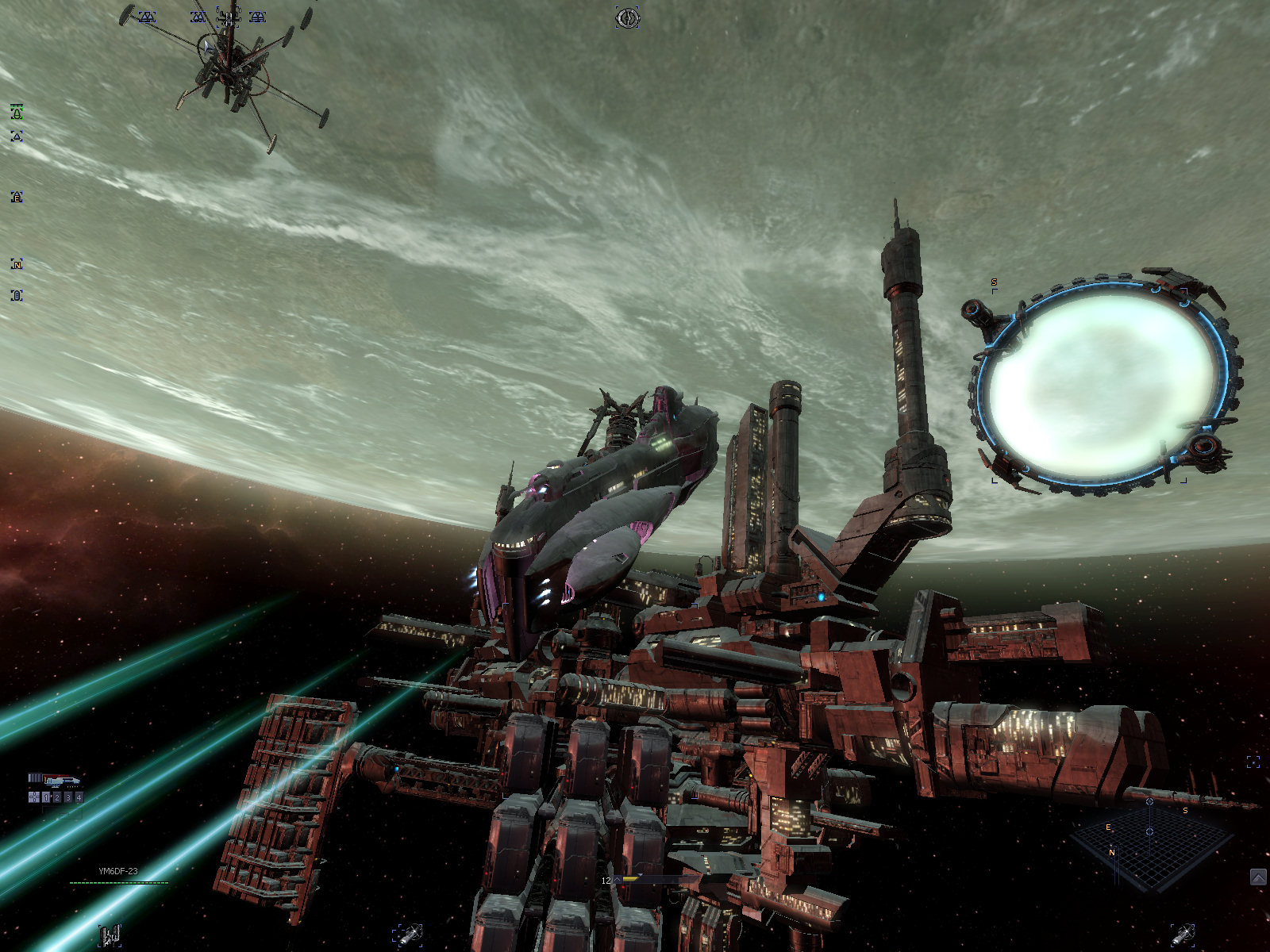Target the satellite icon at bottom right

[x=1183, y=935]
